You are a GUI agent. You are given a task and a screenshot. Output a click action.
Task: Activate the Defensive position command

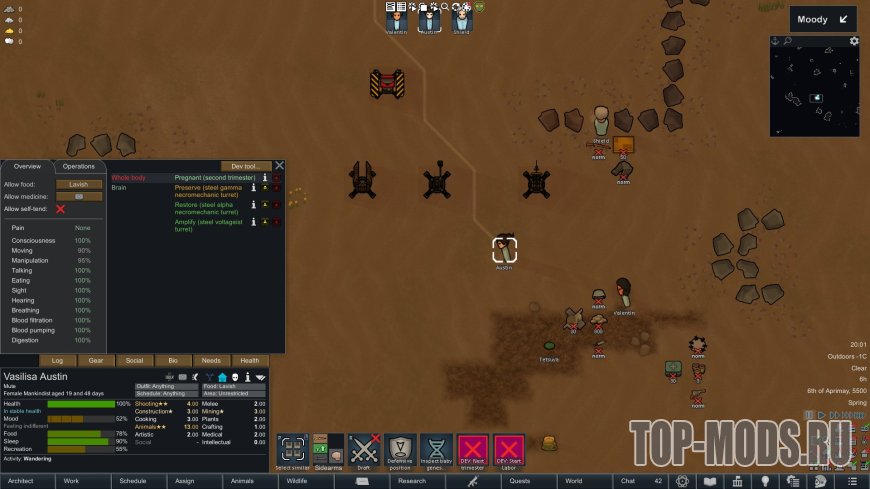pyautogui.click(x=400, y=451)
